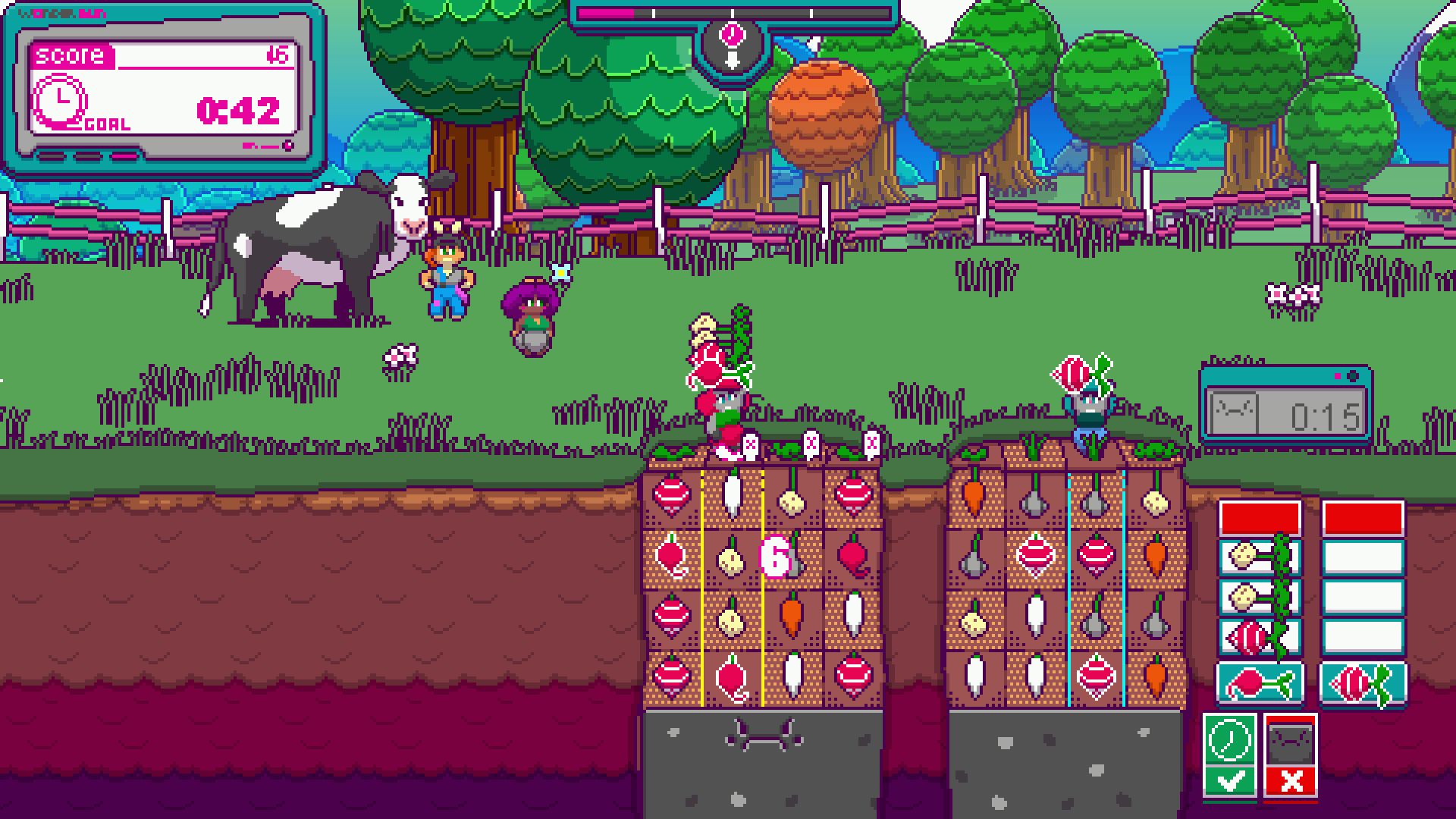Click the green clock icon above the checkmark

tap(1228, 740)
